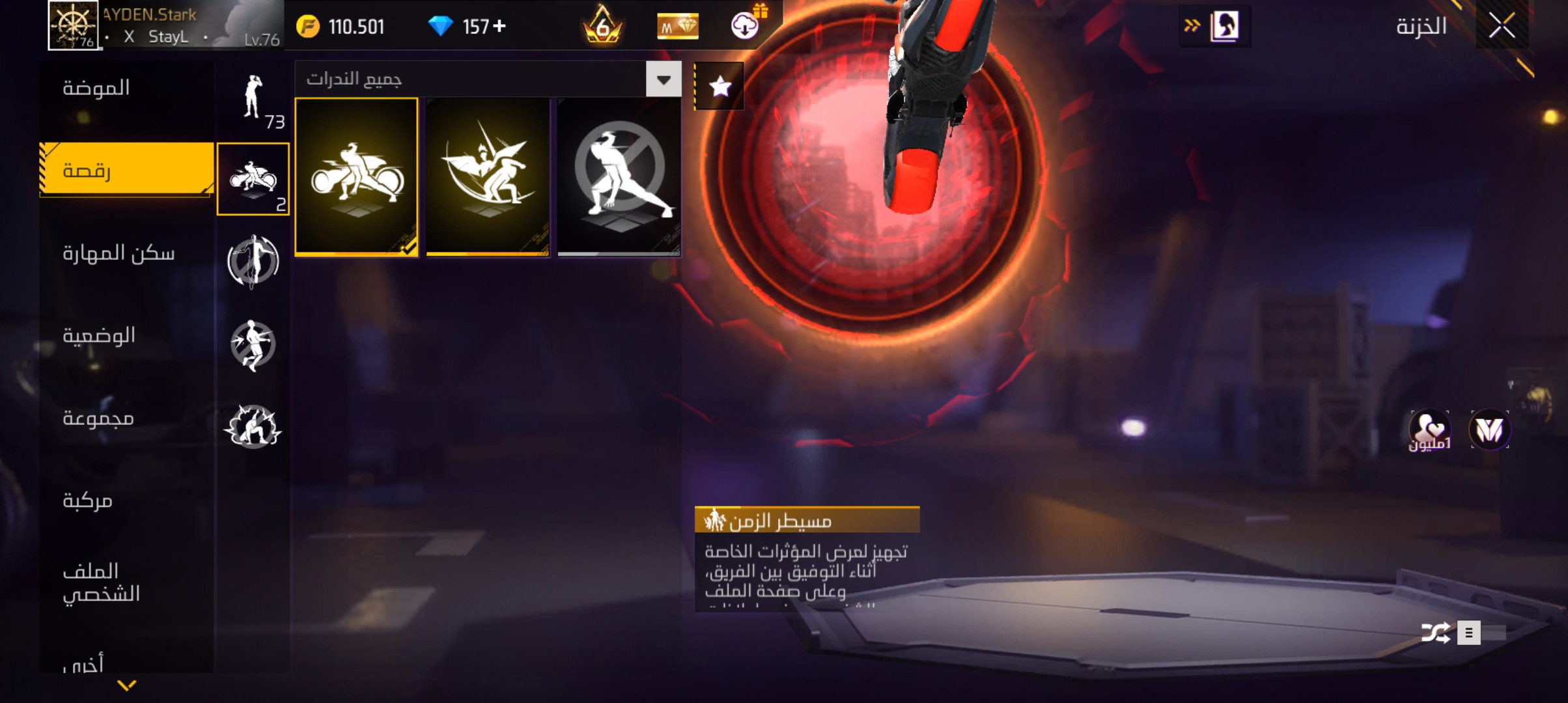1568x703 pixels.
Task: Open the player profile avatar
Action: tap(73, 25)
